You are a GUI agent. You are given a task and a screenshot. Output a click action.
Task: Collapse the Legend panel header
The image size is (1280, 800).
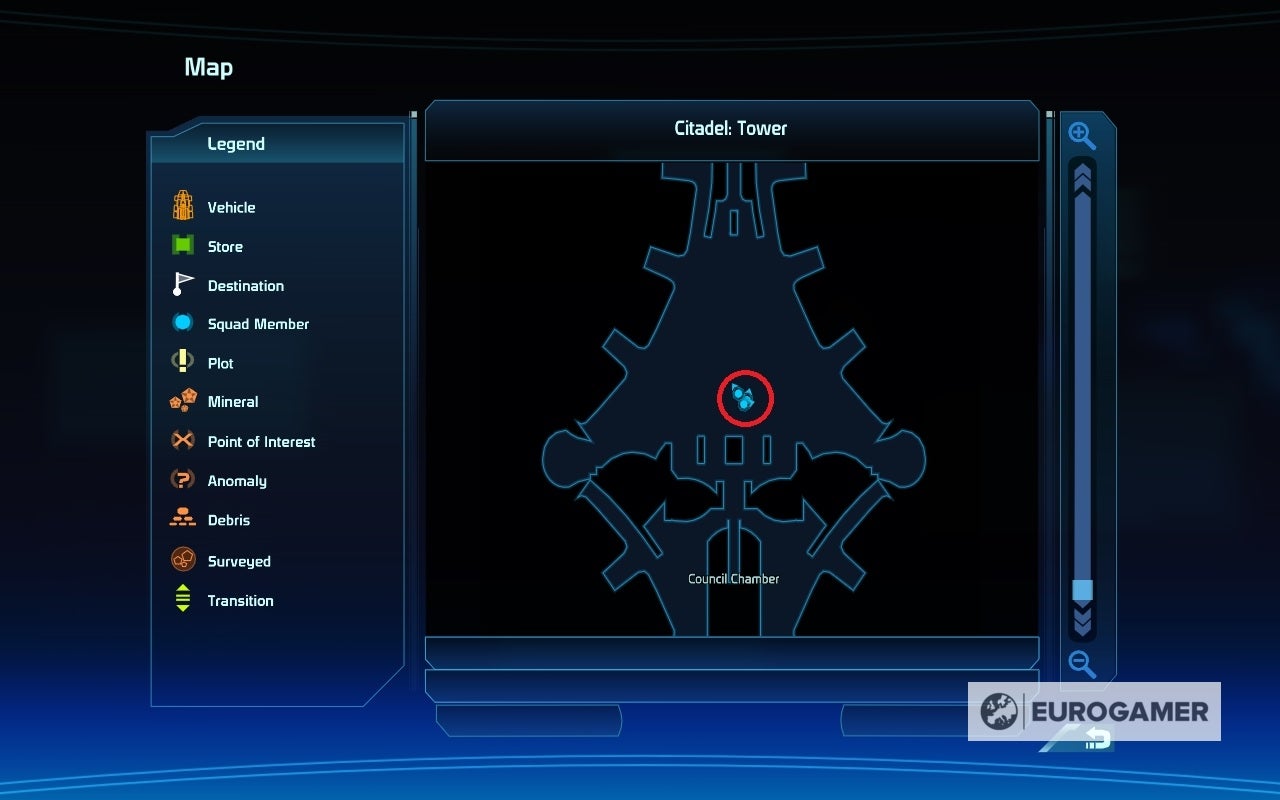(236, 144)
